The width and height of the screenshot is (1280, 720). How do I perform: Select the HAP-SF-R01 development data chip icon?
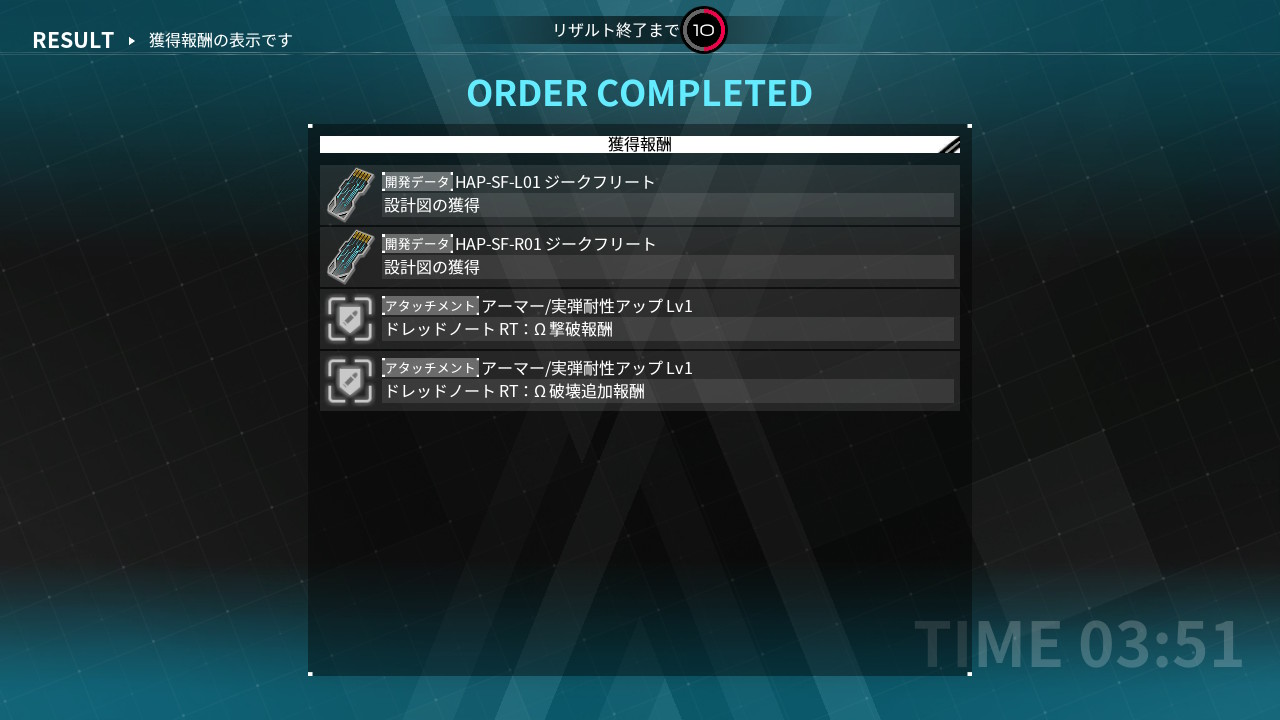(349, 256)
